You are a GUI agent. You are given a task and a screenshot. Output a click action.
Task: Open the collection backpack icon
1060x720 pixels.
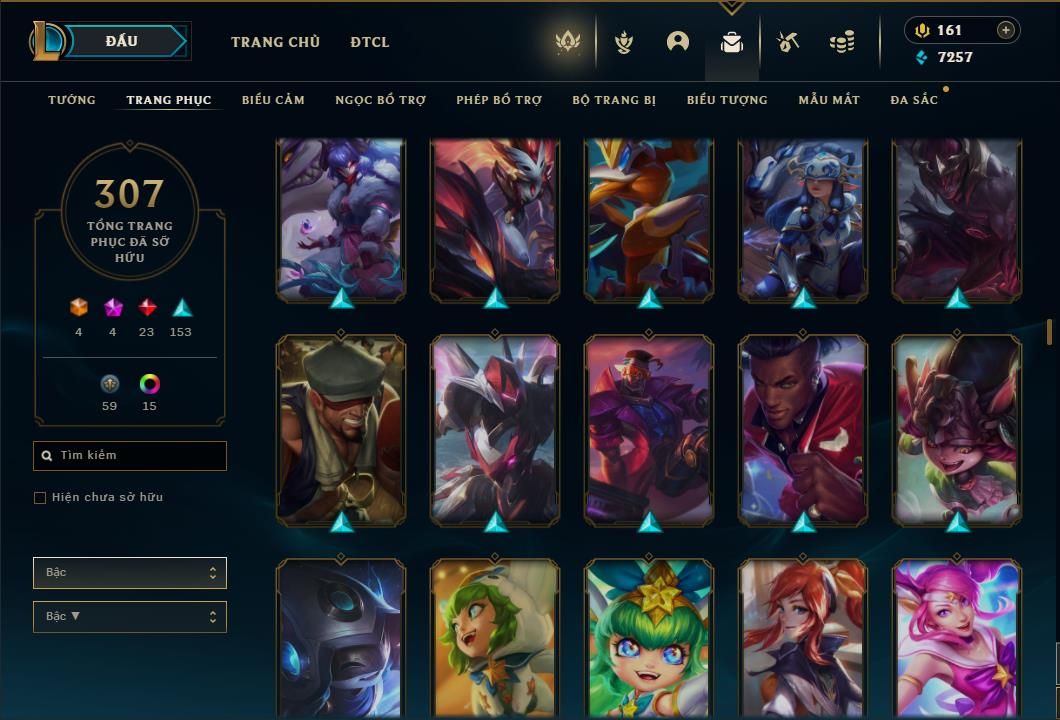(732, 42)
